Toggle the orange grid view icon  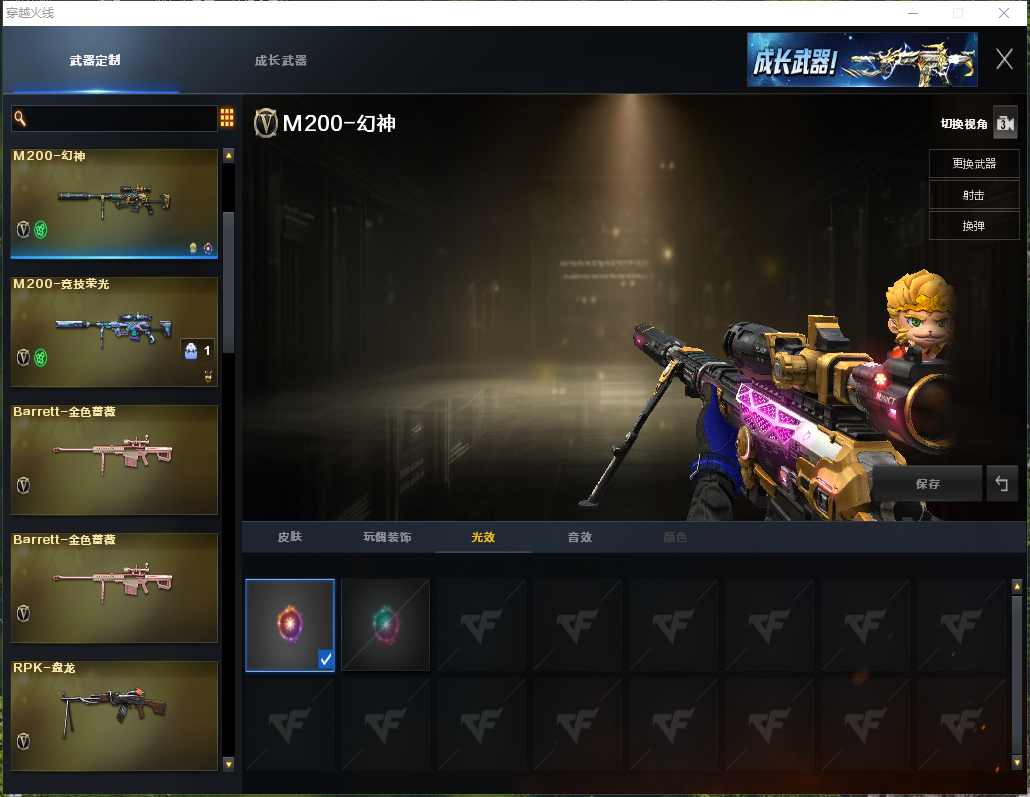[x=227, y=118]
